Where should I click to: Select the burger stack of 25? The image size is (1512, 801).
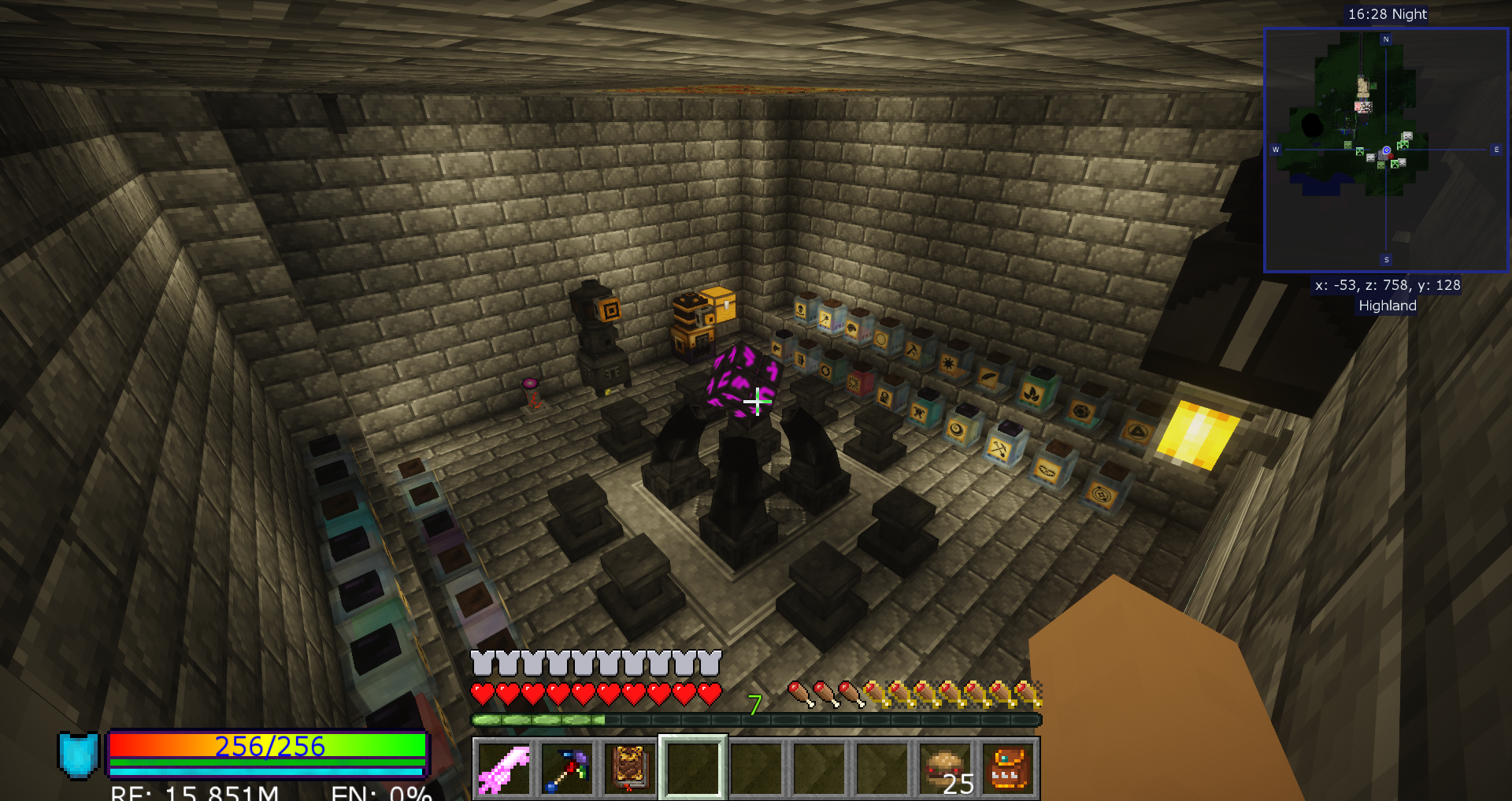coord(945,769)
